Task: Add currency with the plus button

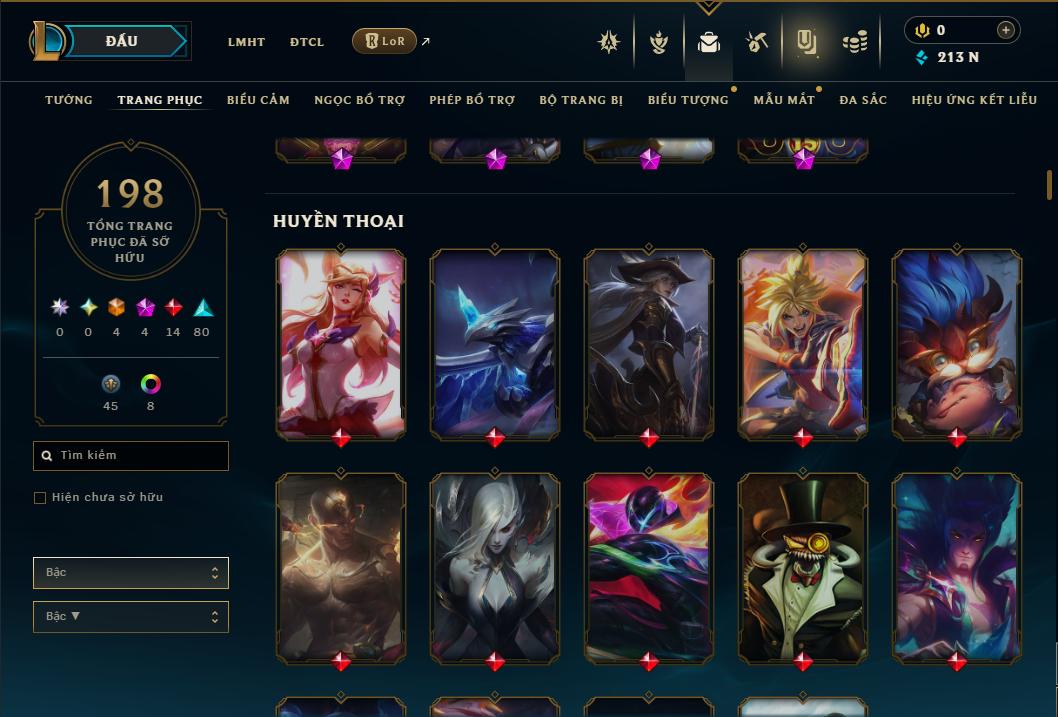Action: tap(1005, 30)
